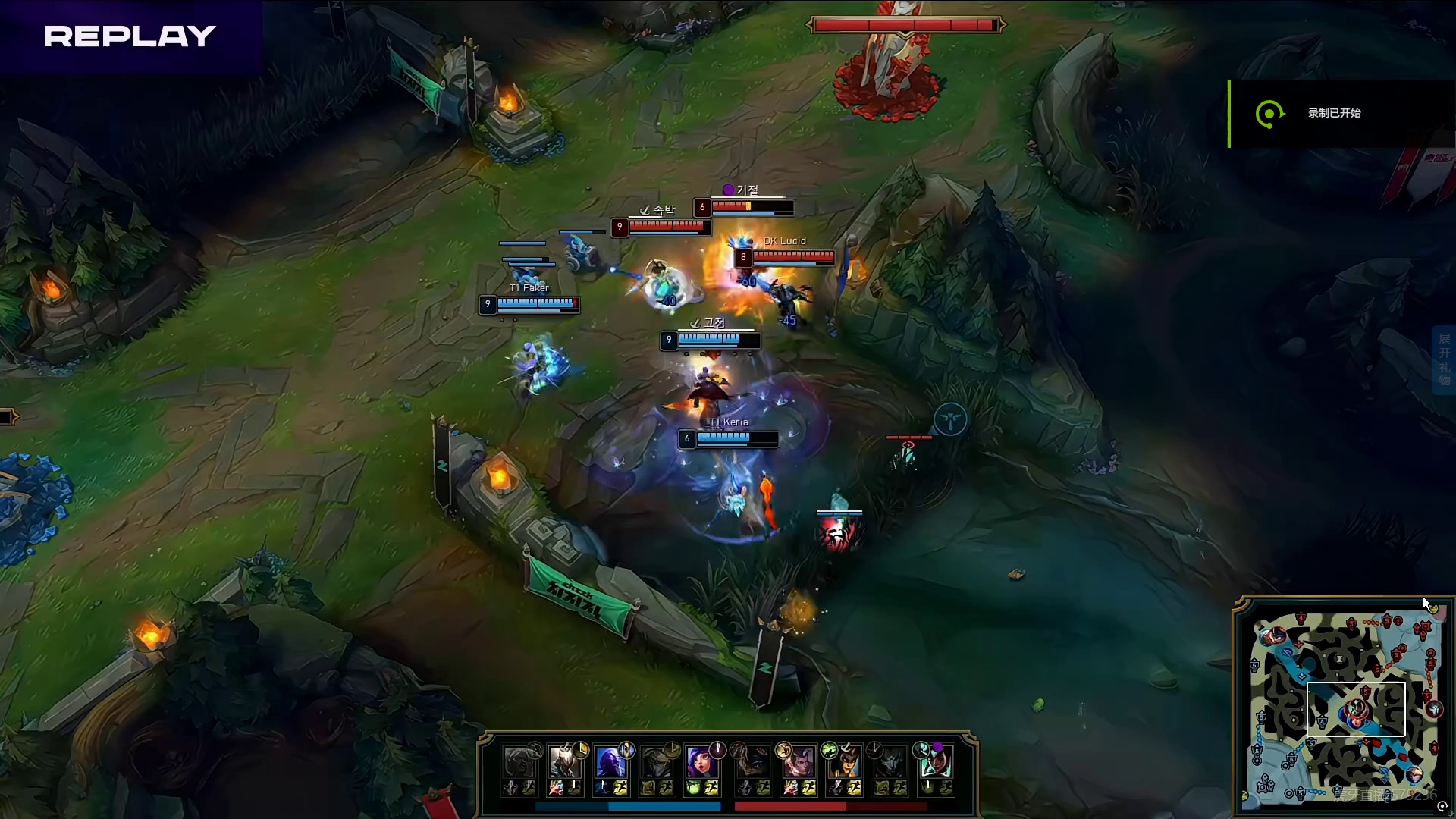Select the teal-skinned champion portrait
Screen dimensions: 1456x819
click(x=935, y=761)
